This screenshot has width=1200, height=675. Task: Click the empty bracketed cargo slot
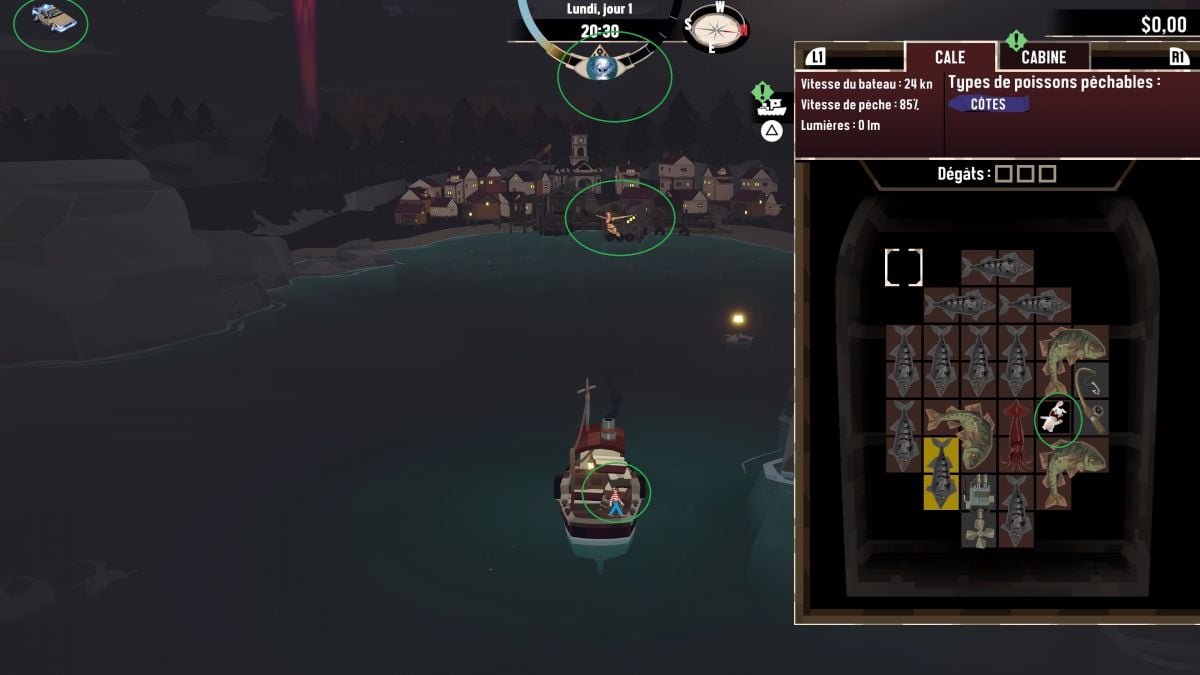pos(903,267)
